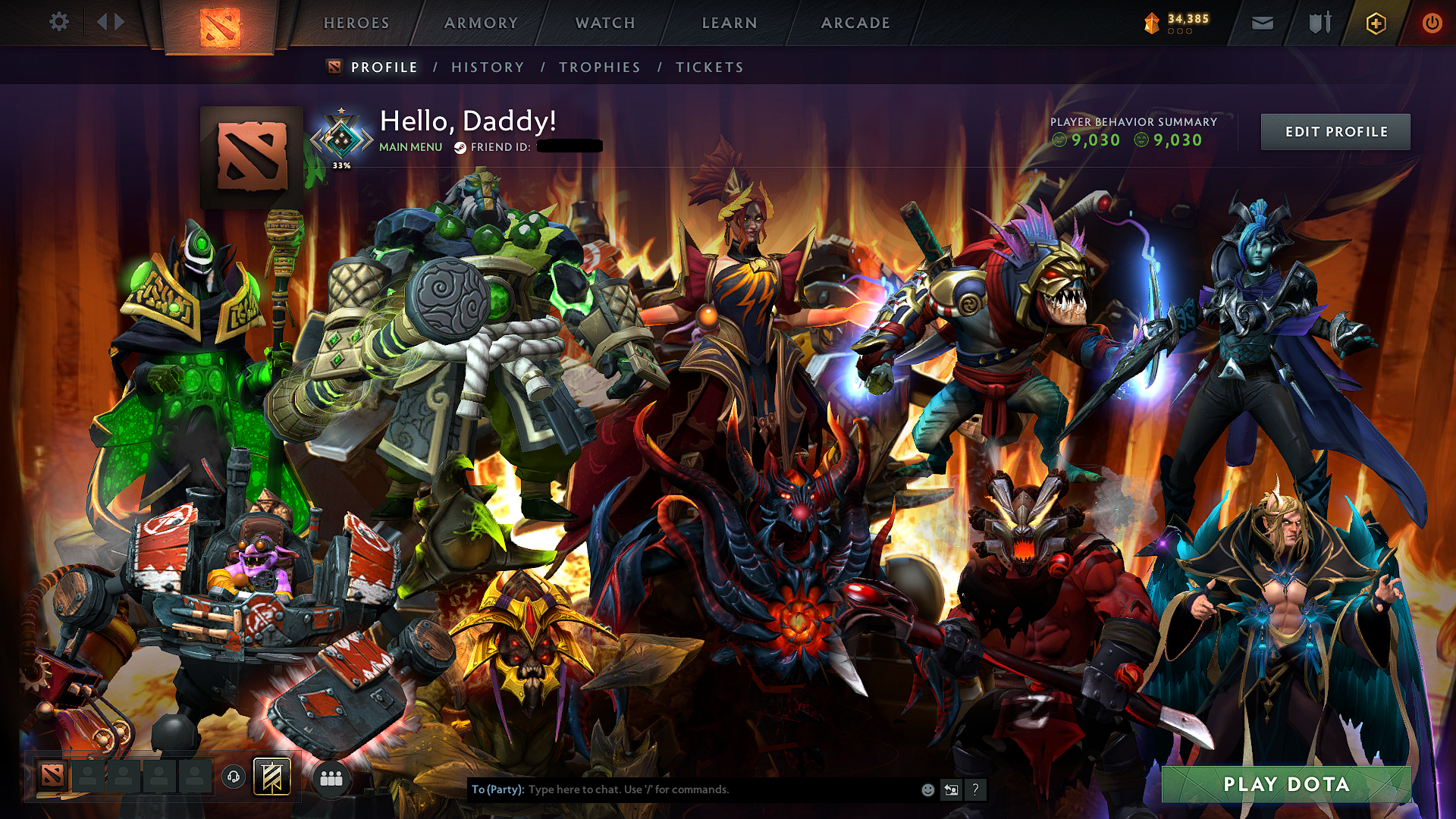Toggle the chat channel icon right of chat
The width and height of the screenshot is (1456, 819).
coord(951,789)
